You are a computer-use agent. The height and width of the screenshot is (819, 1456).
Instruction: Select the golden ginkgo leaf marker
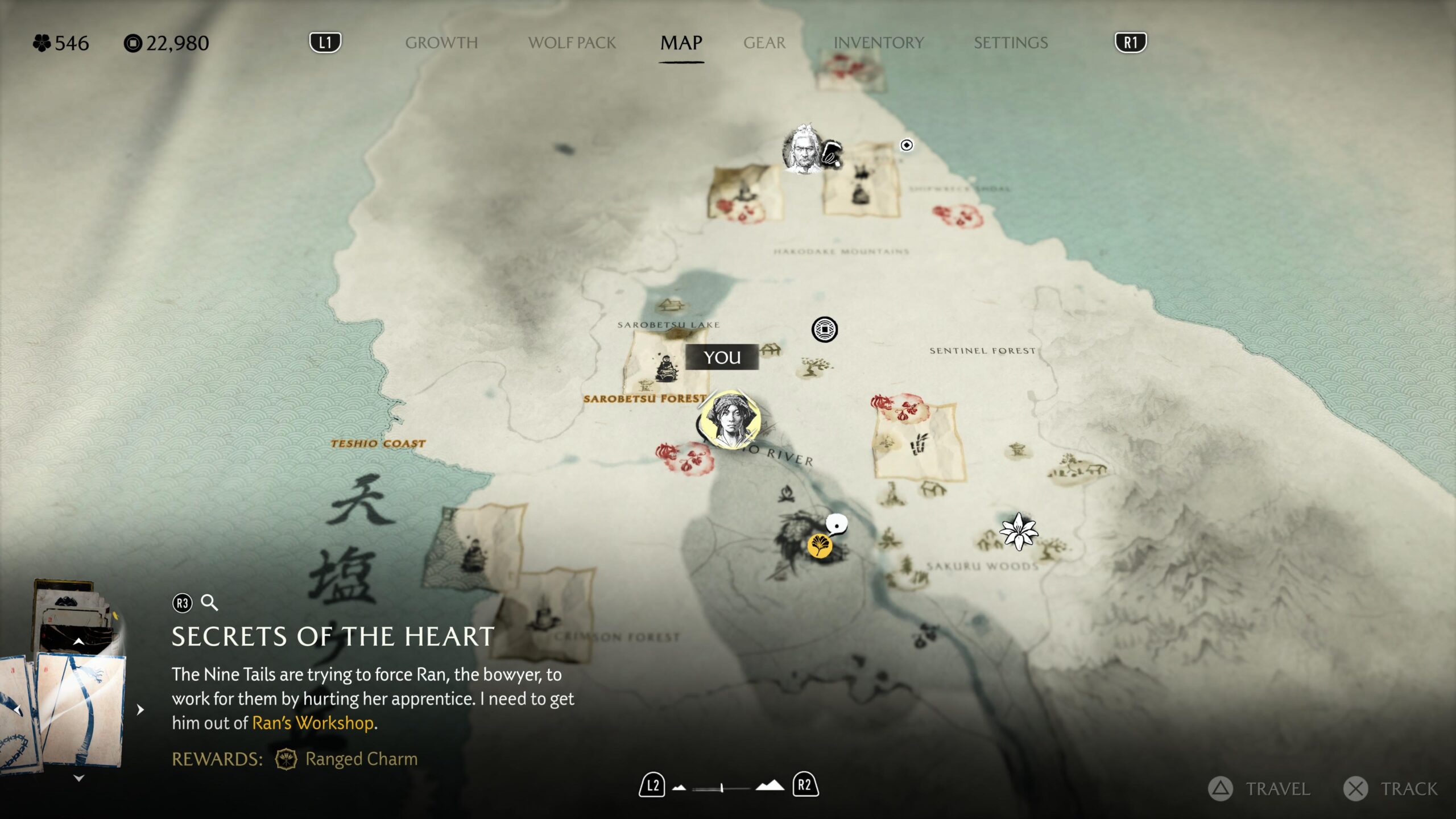[820, 545]
